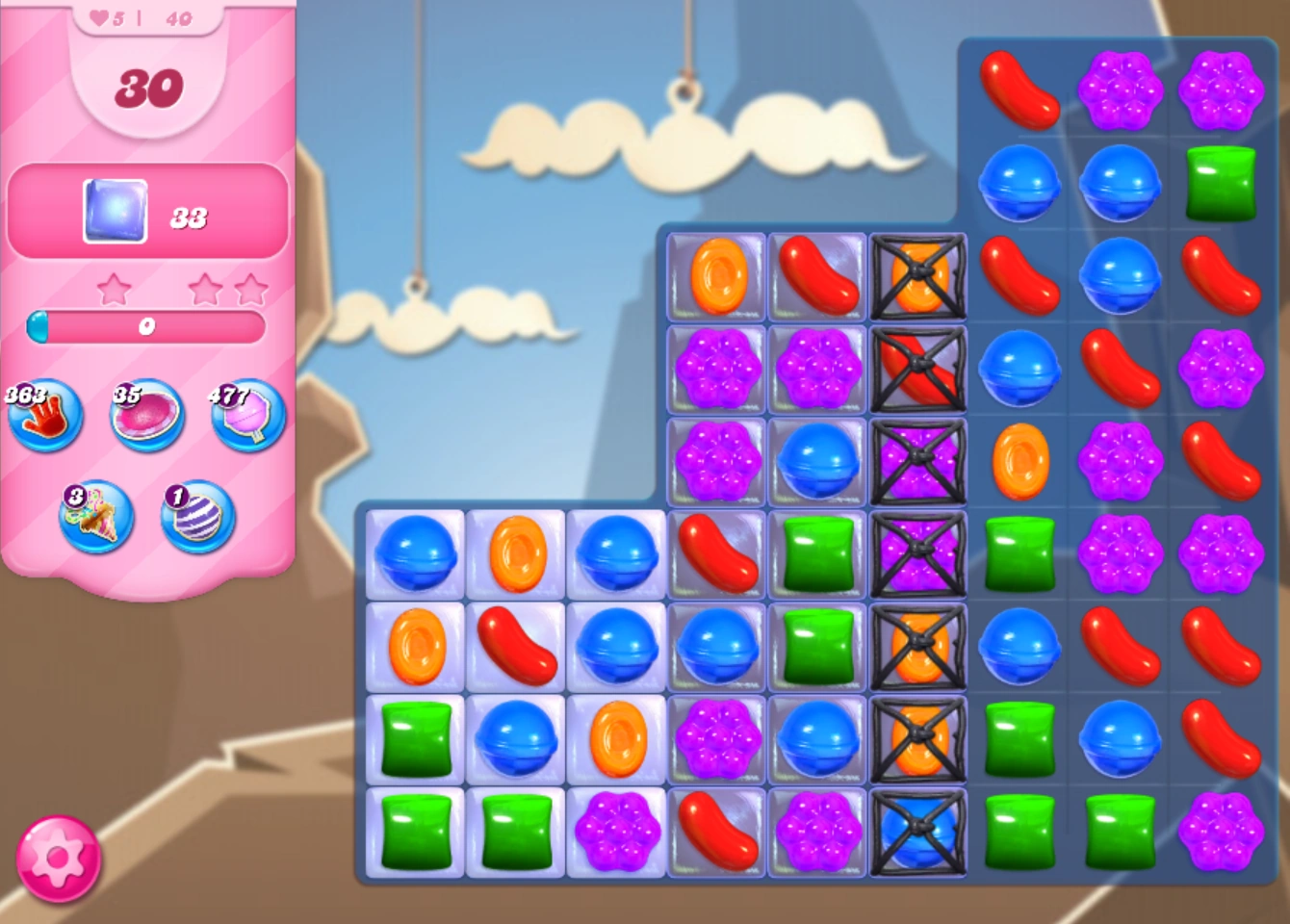
Task: Click the star score progress bar showing 0
Action: tap(144, 328)
